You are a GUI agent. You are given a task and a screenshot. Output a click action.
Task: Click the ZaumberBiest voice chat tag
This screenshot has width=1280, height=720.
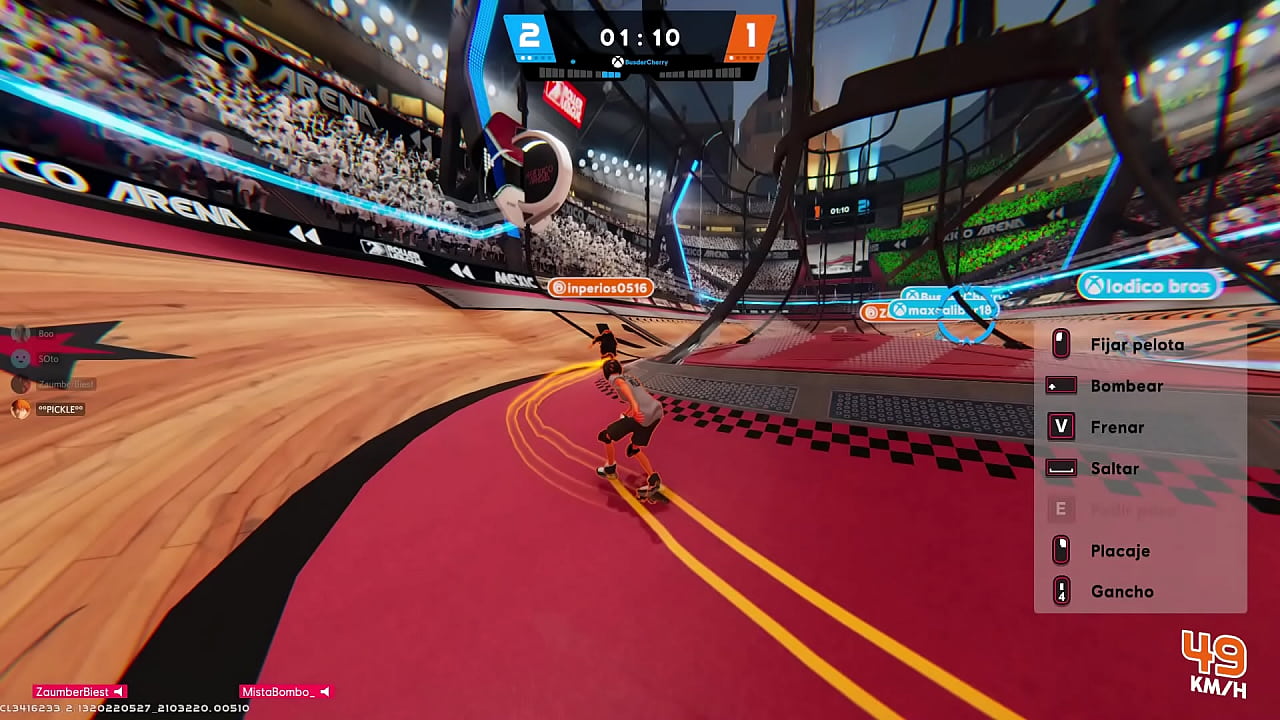click(x=79, y=692)
